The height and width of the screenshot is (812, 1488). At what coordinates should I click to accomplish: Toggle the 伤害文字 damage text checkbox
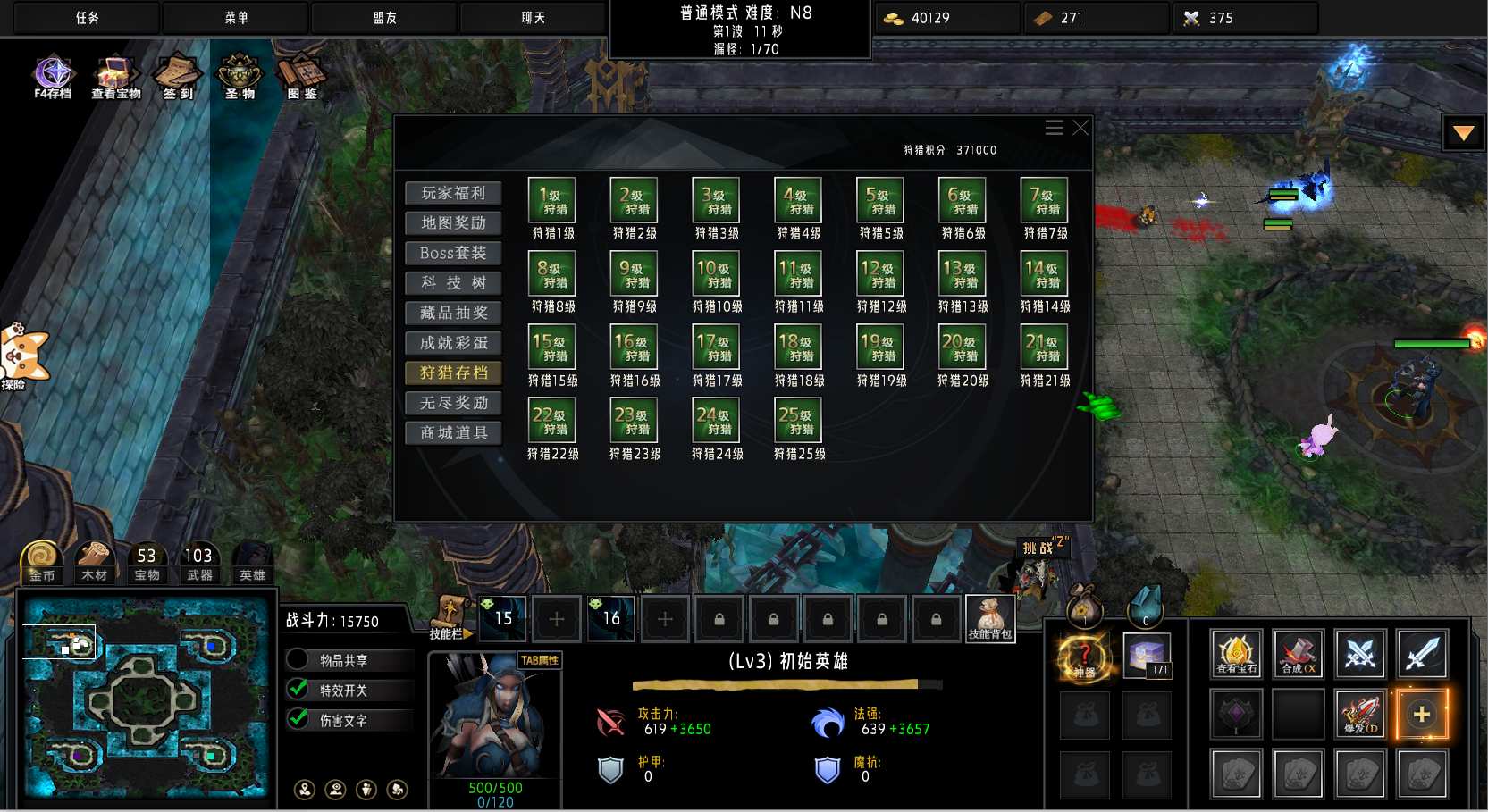[298, 719]
